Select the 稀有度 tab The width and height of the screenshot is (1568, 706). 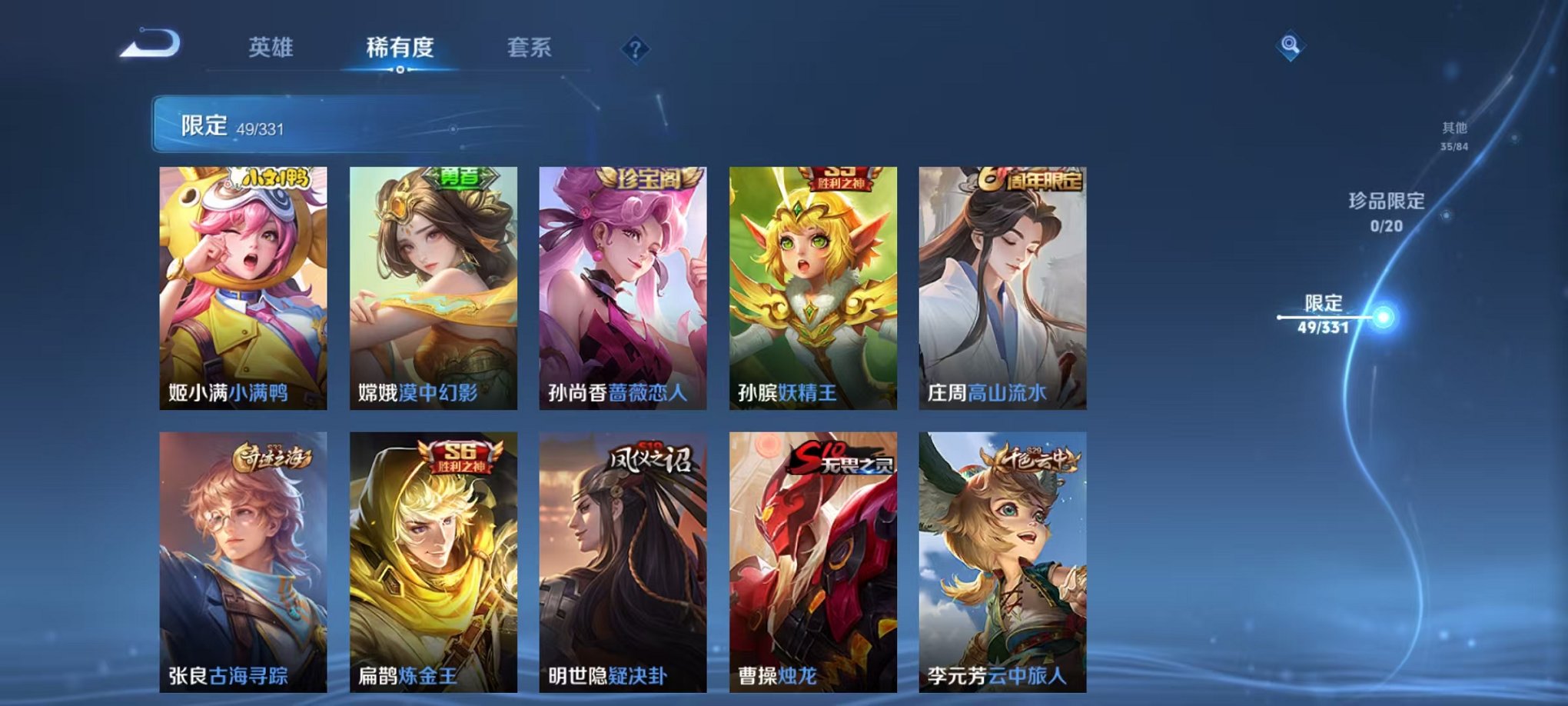400,47
